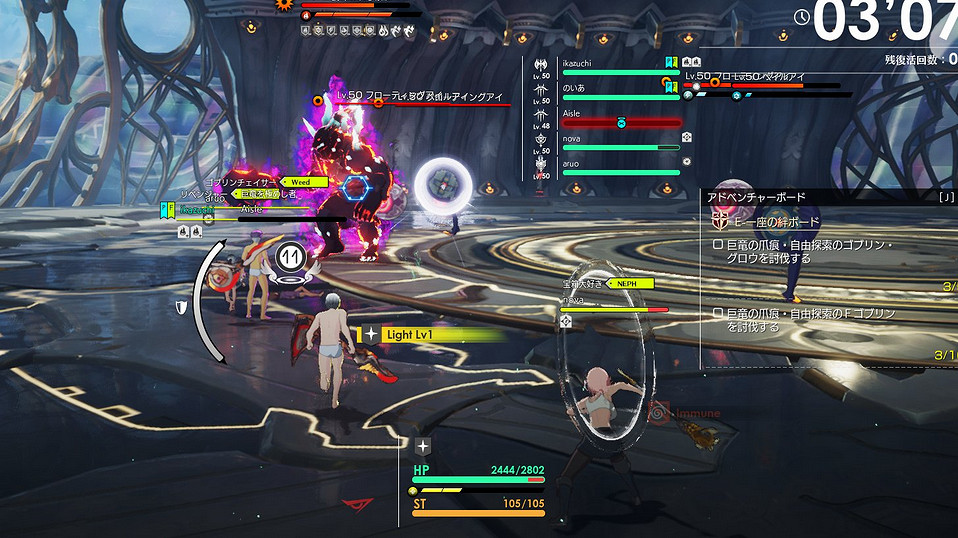Open the アドベンチャーボード panel header
The height and width of the screenshot is (538, 958).
click(x=756, y=197)
